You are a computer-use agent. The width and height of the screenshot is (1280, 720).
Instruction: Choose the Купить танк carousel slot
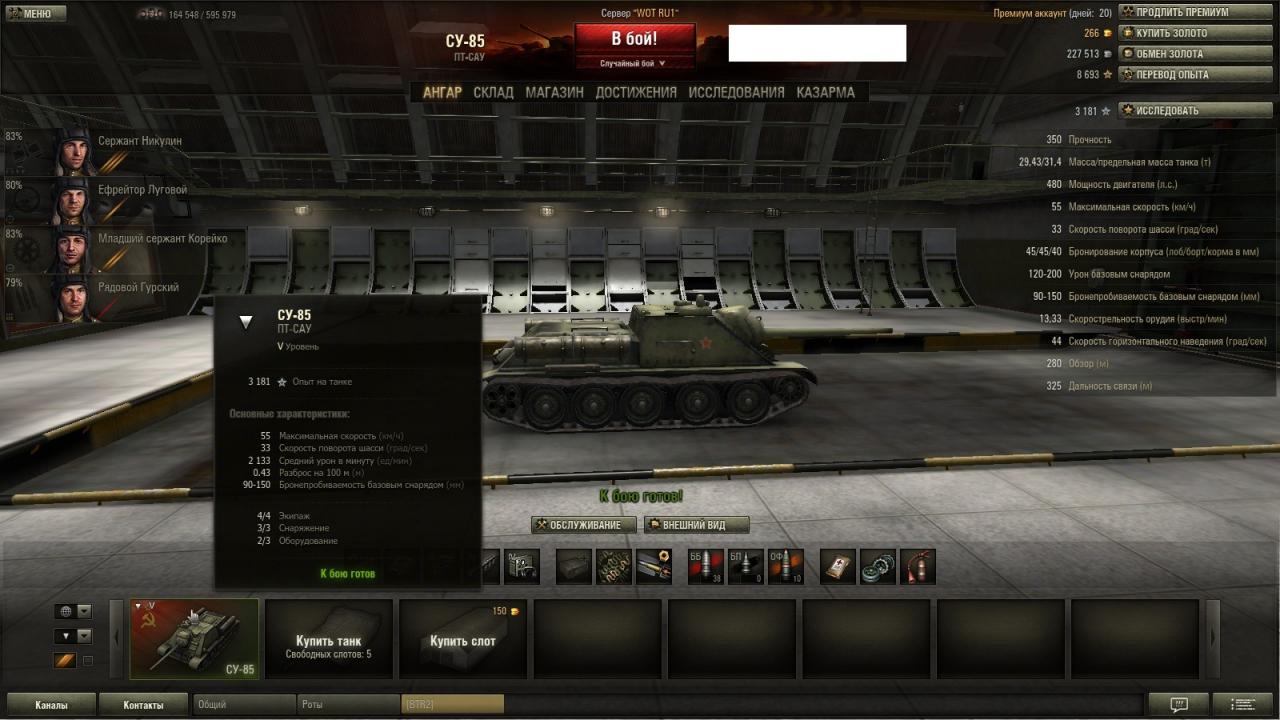pos(328,640)
